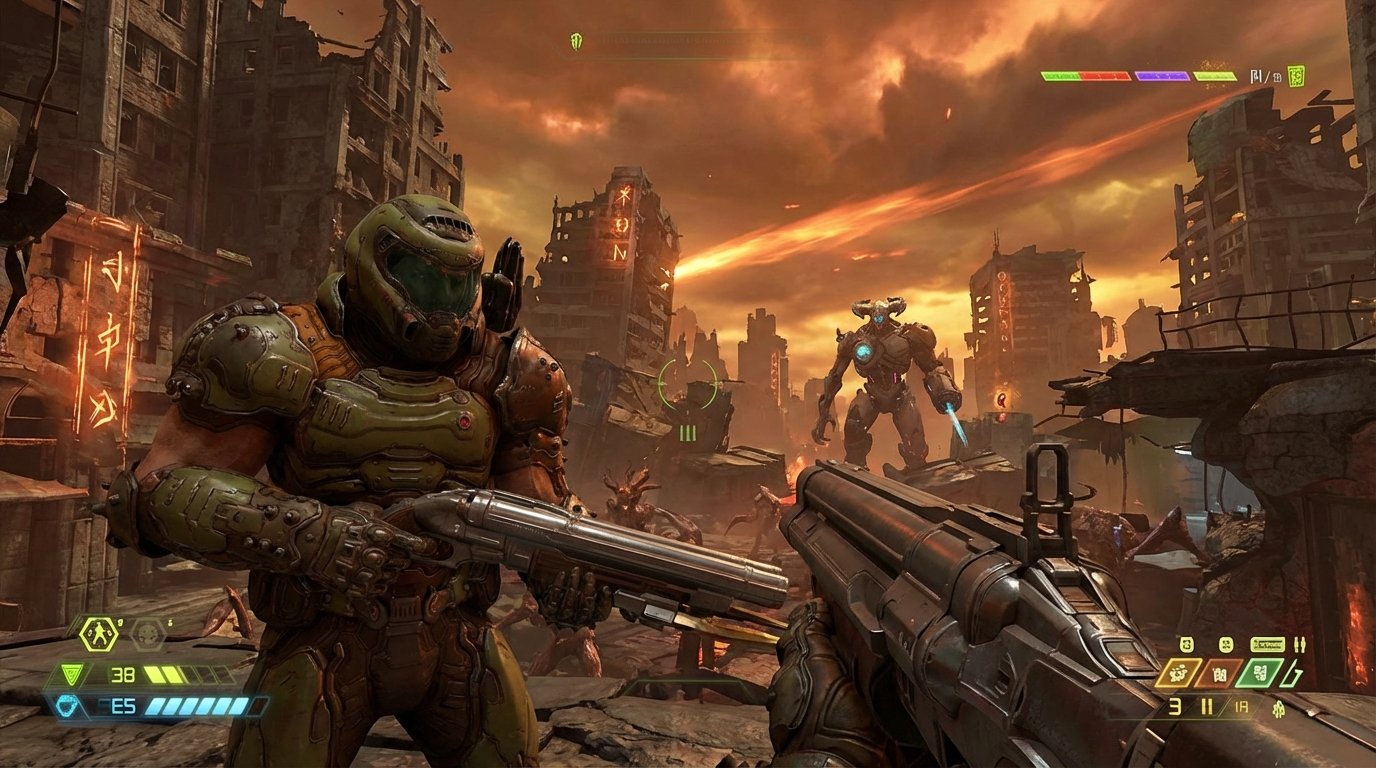Click the blue health bar showing full segments
The width and height of the screenshot is (1376, 768).
[x=195, y=707]
